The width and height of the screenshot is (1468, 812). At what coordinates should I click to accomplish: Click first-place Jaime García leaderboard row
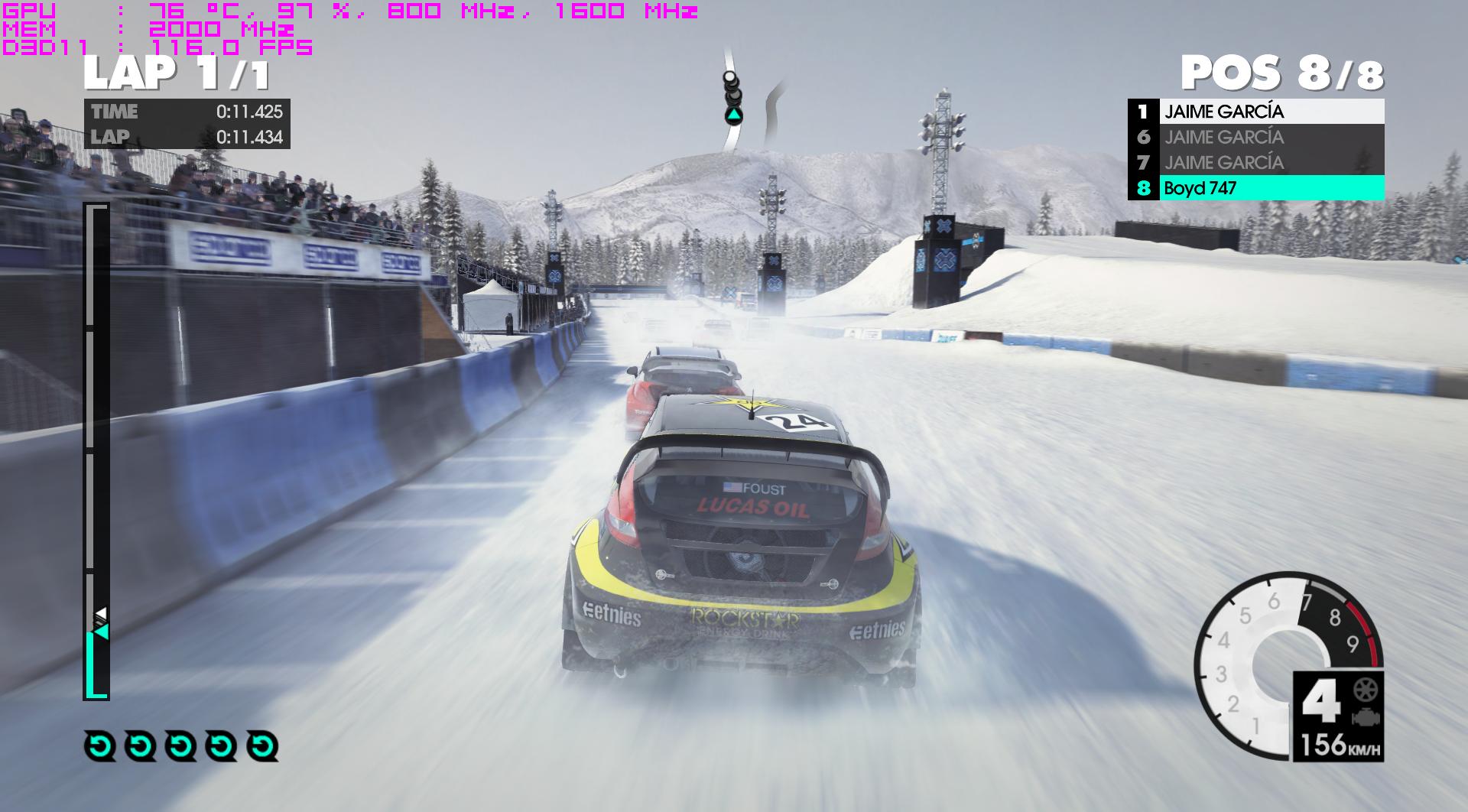(x=1255, y=112)
